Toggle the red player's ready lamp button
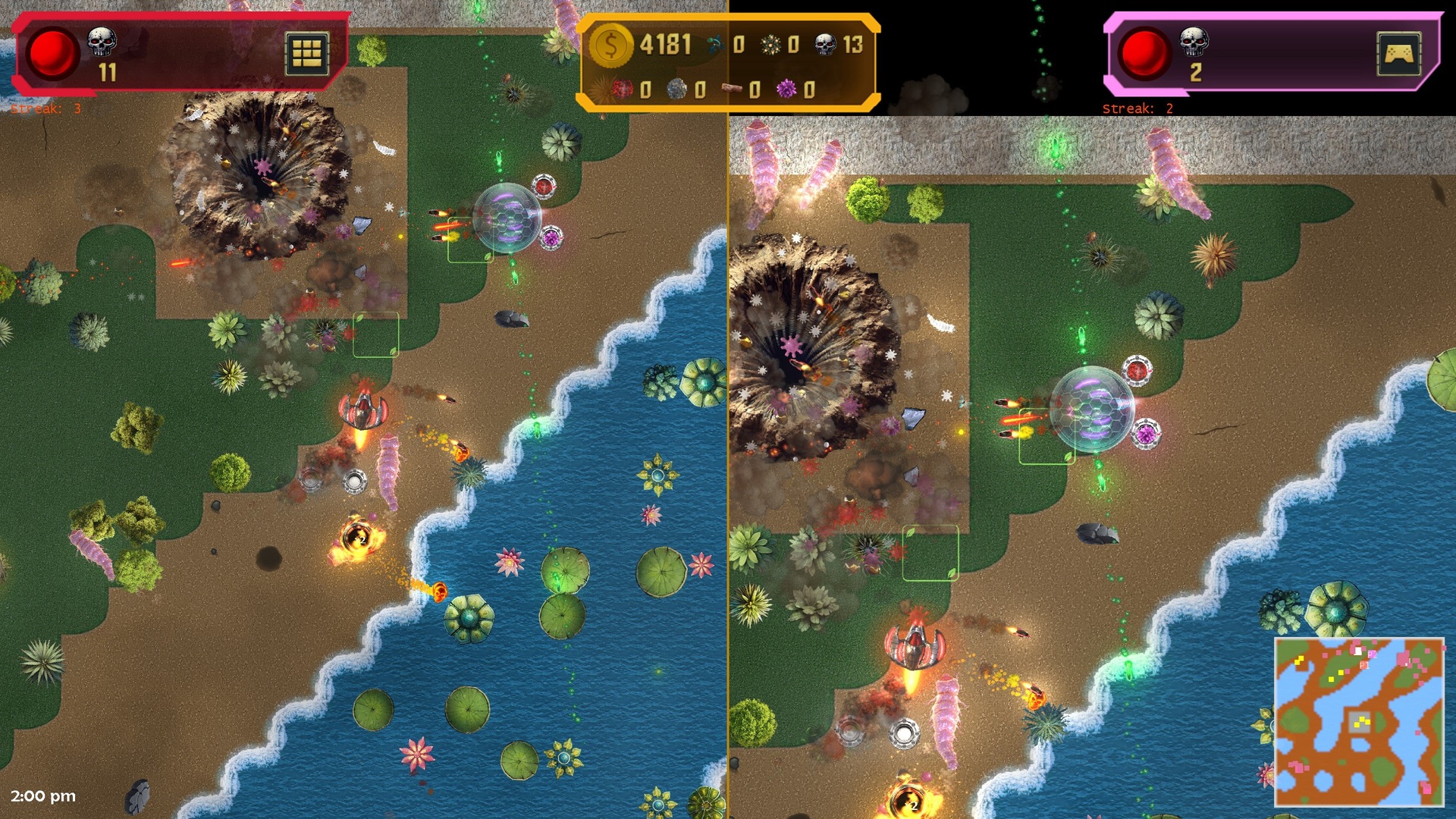Screen dimensions: 1456x819 point(52,52)
